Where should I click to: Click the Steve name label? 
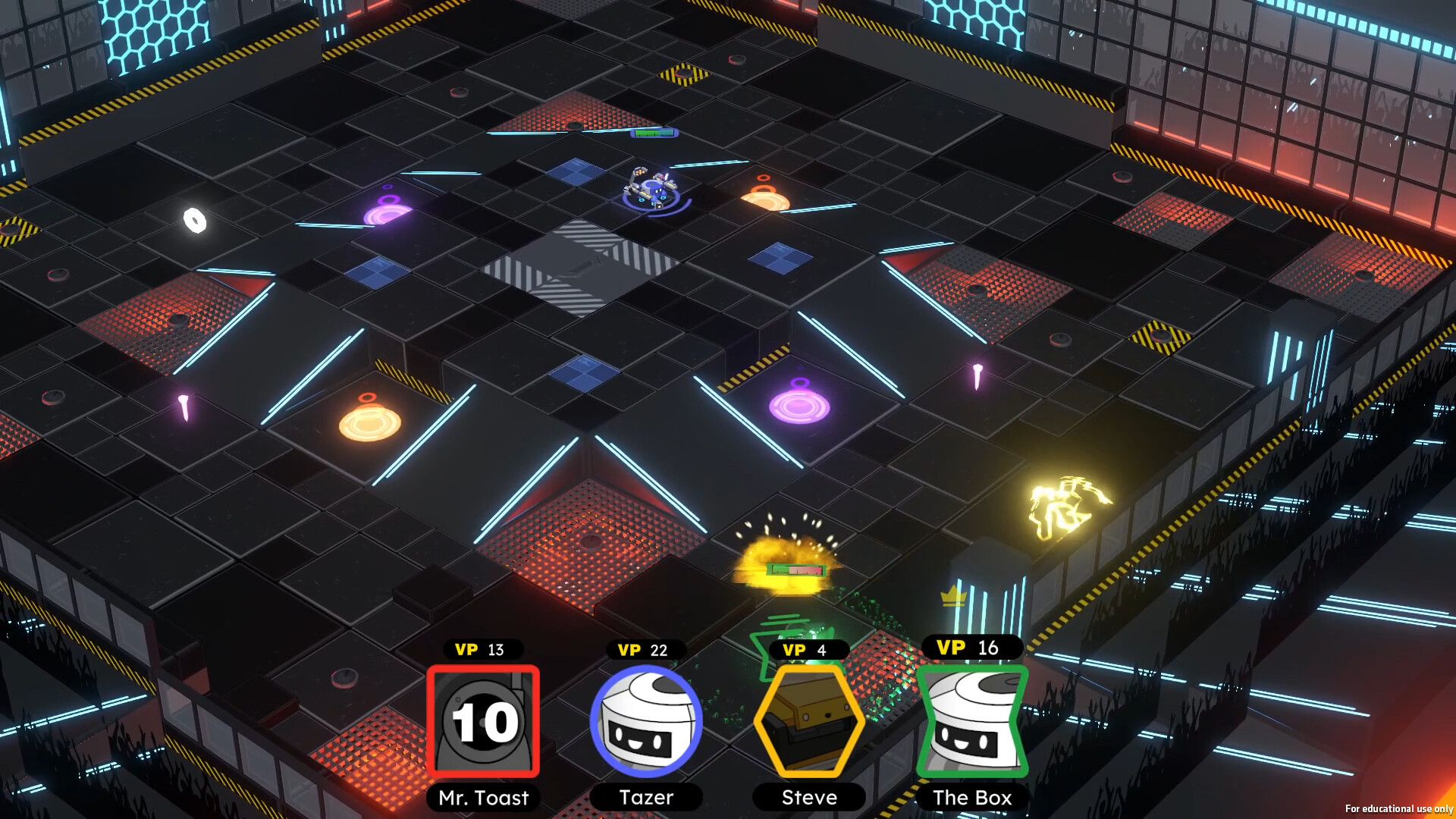tap(807, 797)
